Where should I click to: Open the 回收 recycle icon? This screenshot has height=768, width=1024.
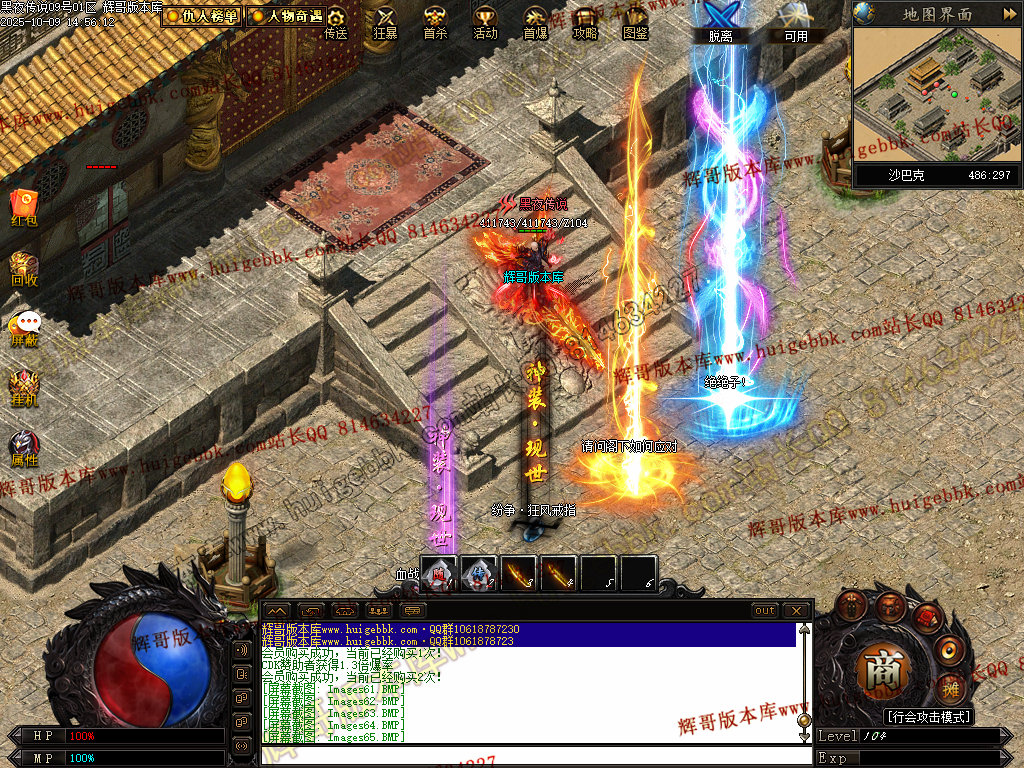[x=24, y=270]
